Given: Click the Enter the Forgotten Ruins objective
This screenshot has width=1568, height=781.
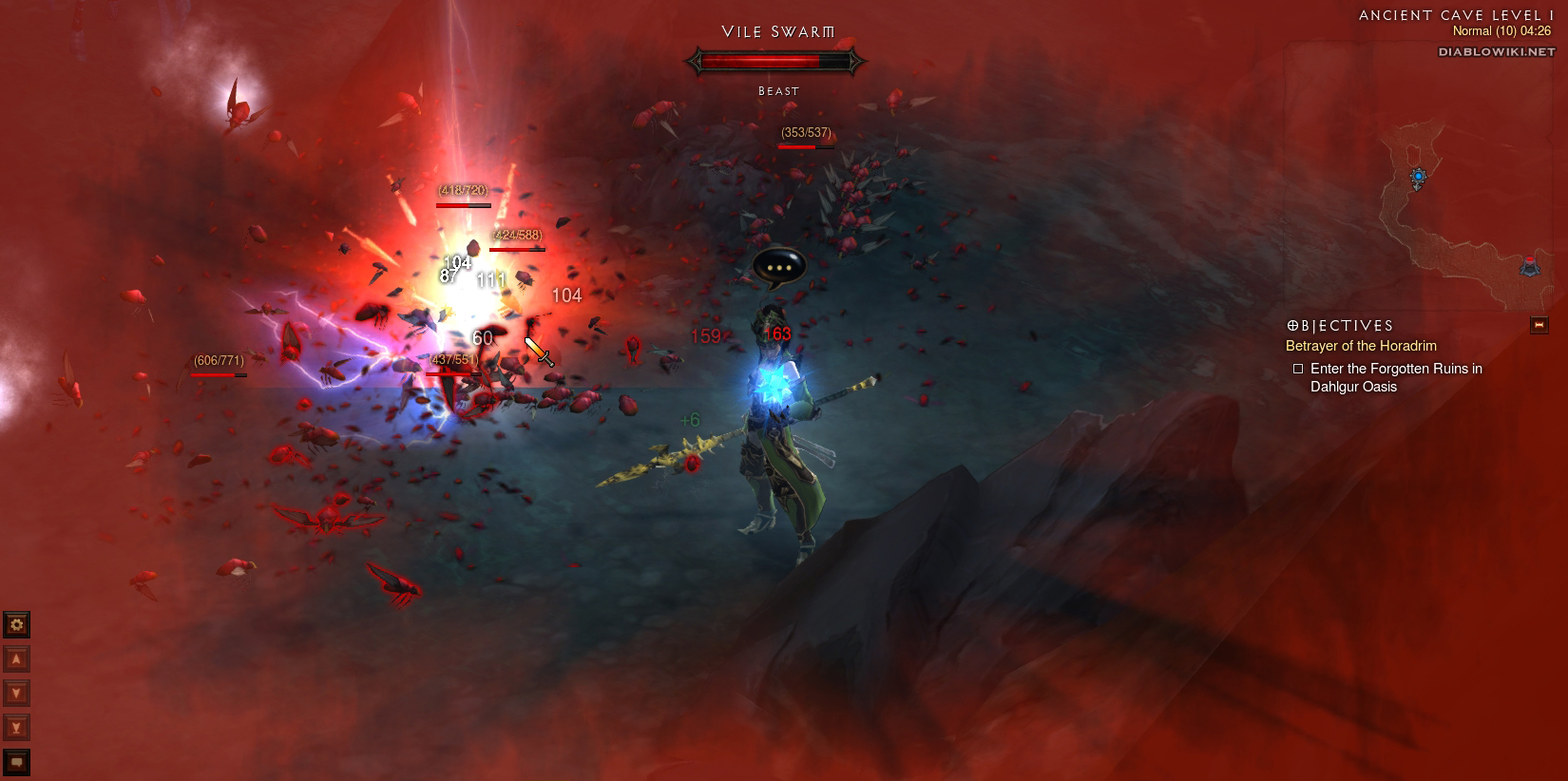Looking at the screenshot, I should pyautogui.click(x=1395, y=377).
